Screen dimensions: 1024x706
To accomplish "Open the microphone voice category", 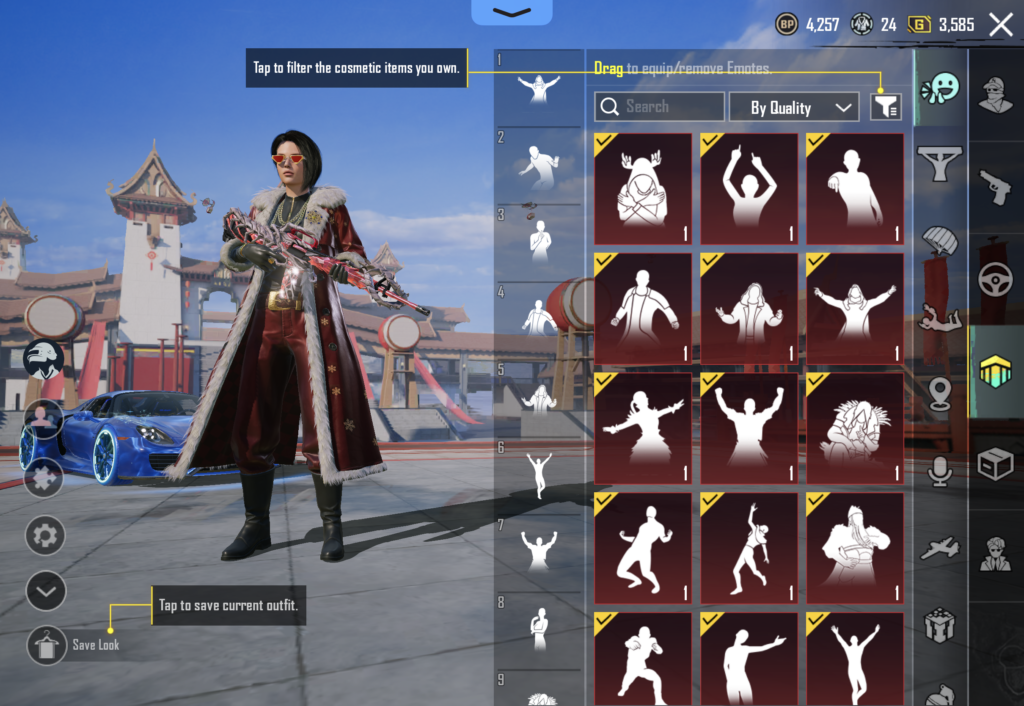I will tap(940, 470).
